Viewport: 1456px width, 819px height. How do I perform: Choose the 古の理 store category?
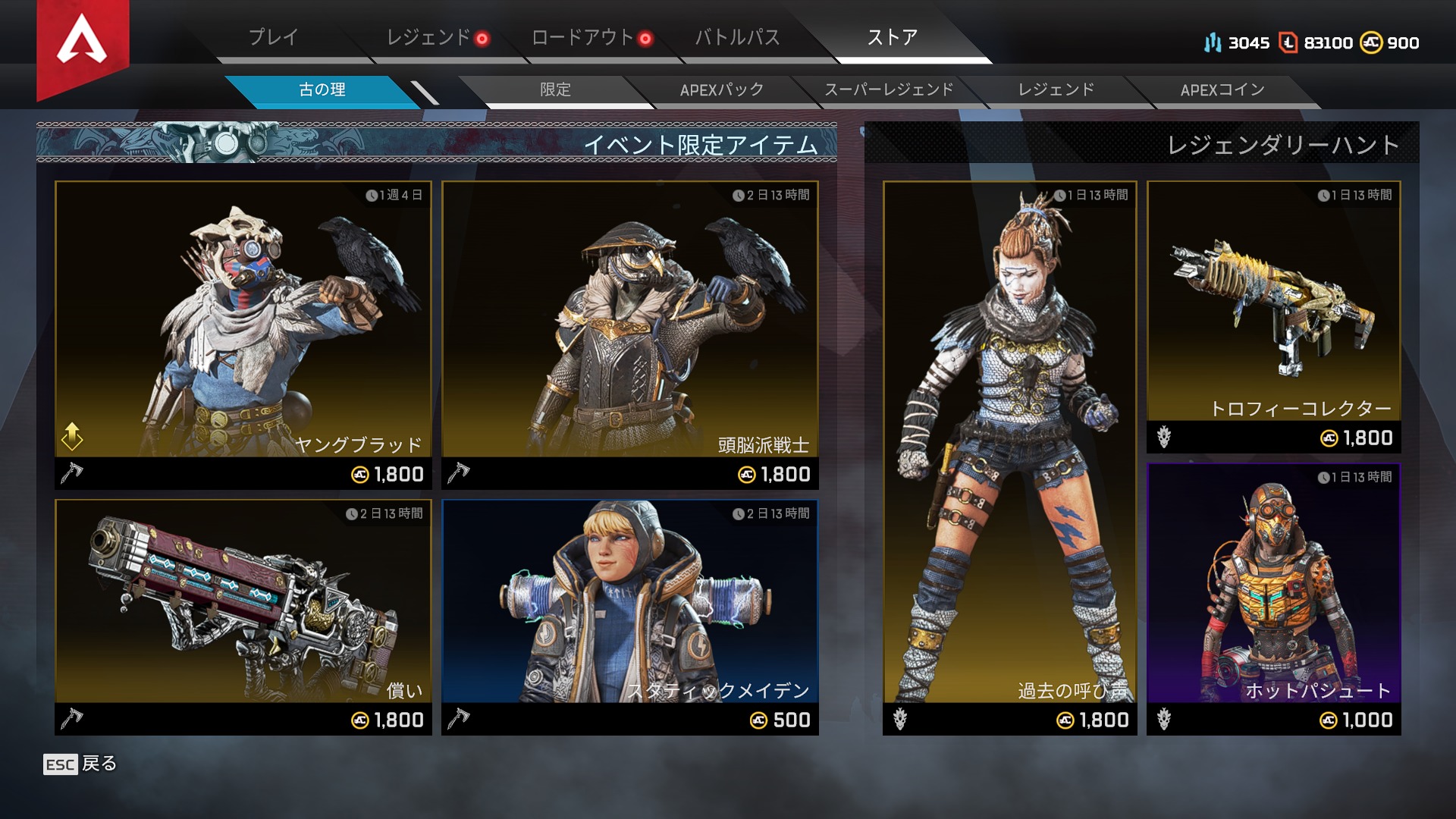pyautogui.click(x=322, y=90)
